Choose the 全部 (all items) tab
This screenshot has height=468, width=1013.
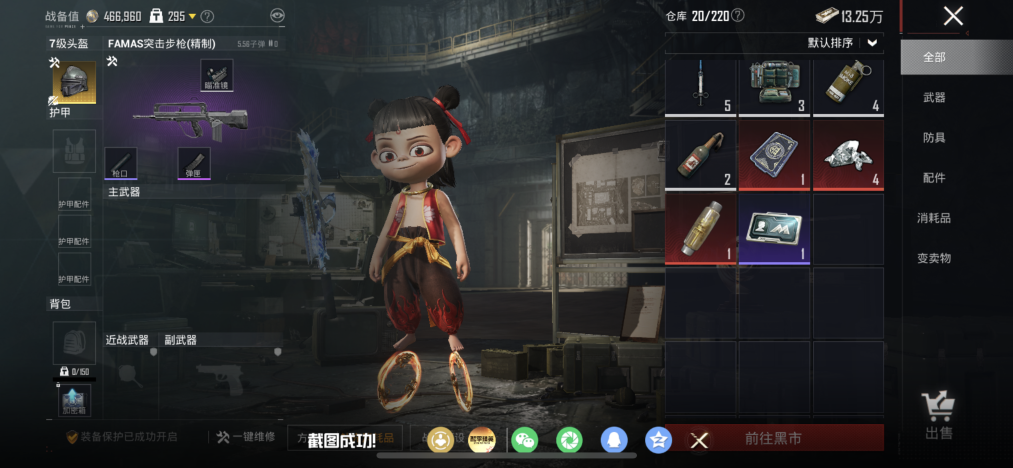[934, 57]
